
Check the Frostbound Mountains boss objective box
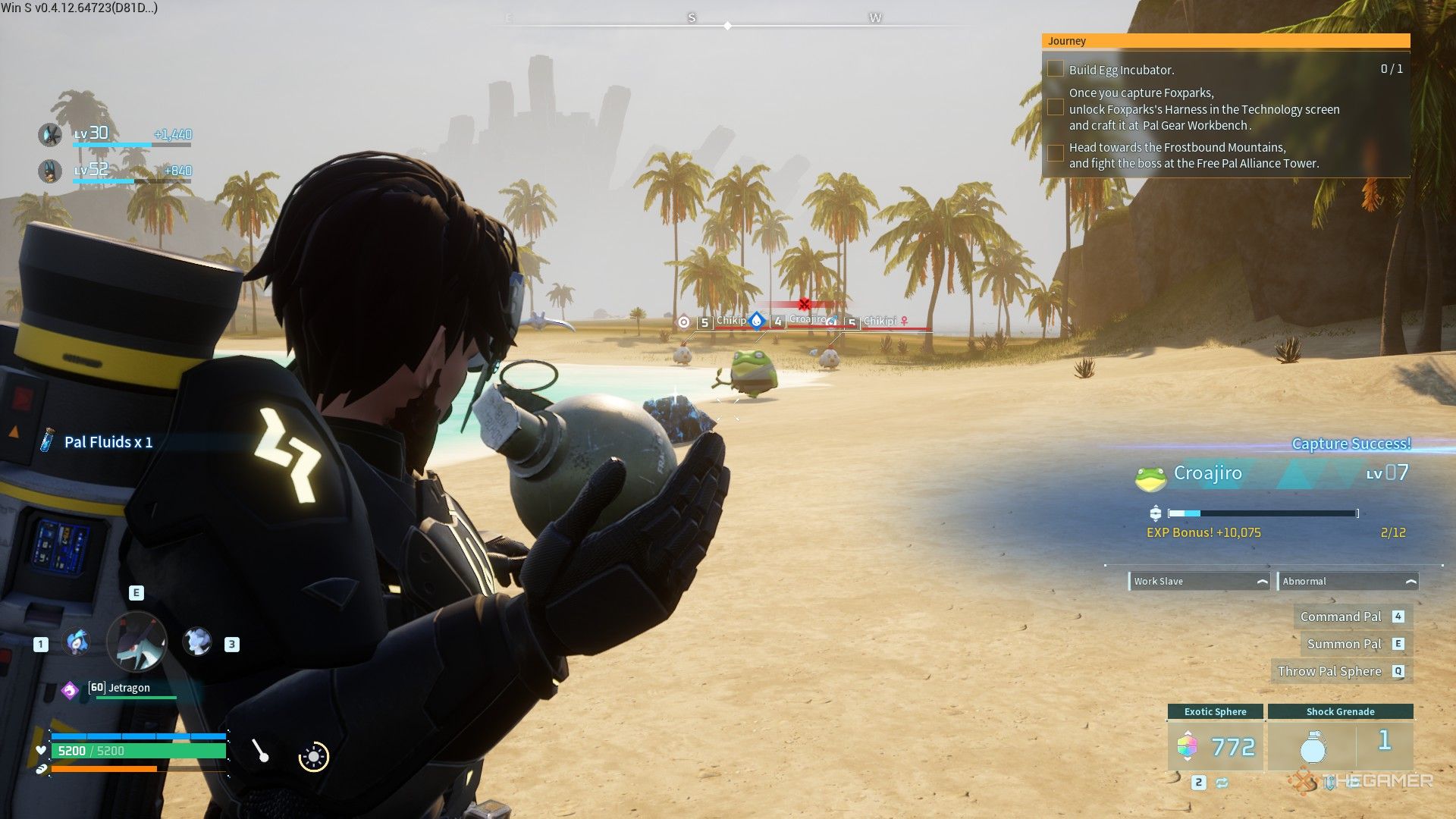tap(1055, 154)
